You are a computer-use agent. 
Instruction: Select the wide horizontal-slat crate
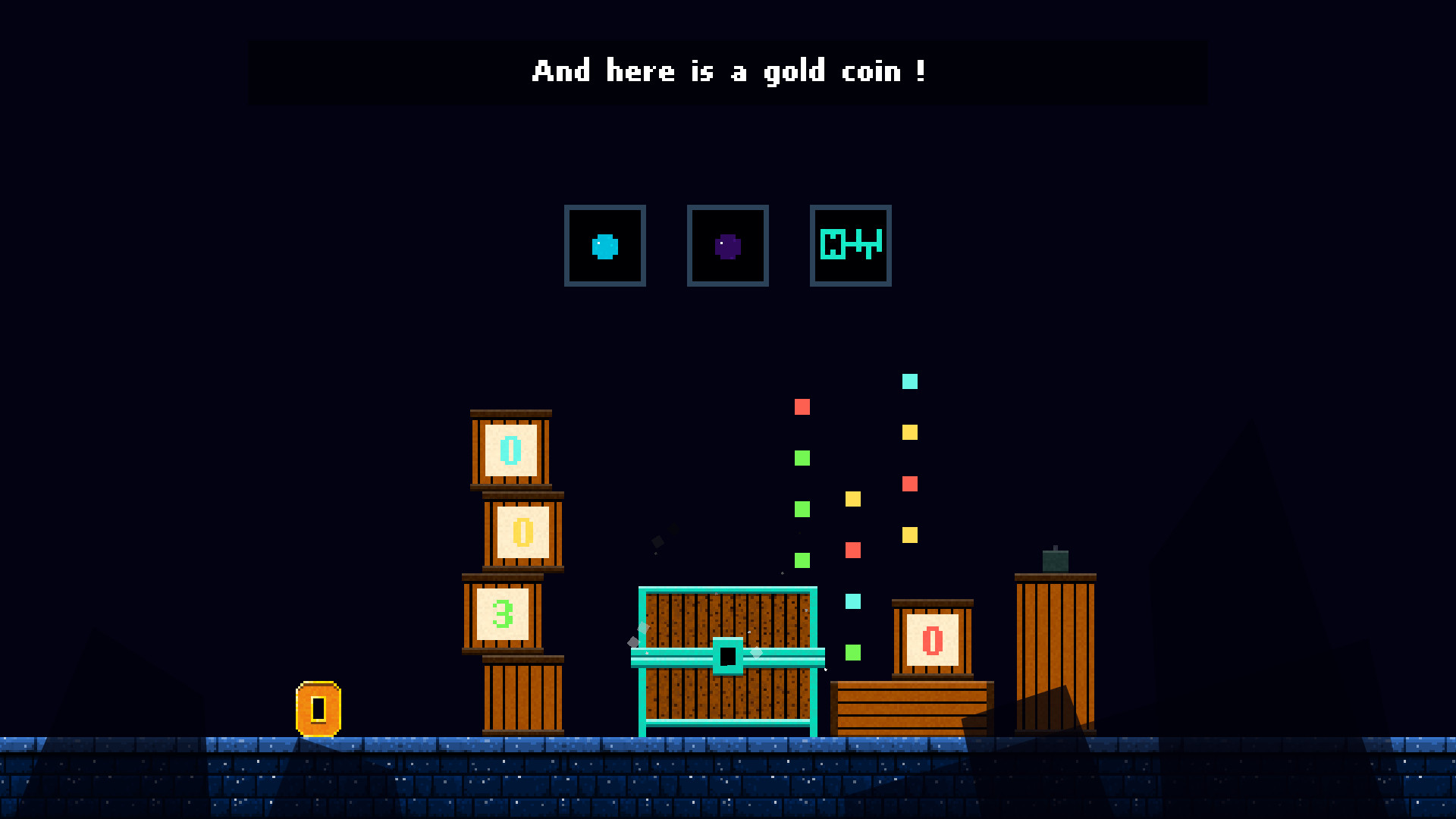coord(910,709)
